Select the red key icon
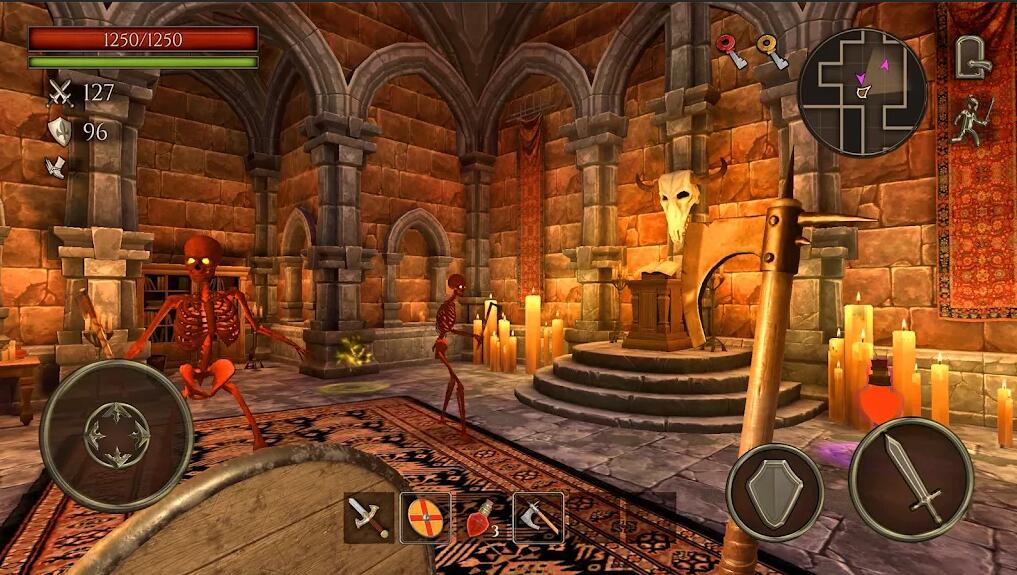This screenshot has height=575, width=1017. pyautogui.click(x=731, y=52)
